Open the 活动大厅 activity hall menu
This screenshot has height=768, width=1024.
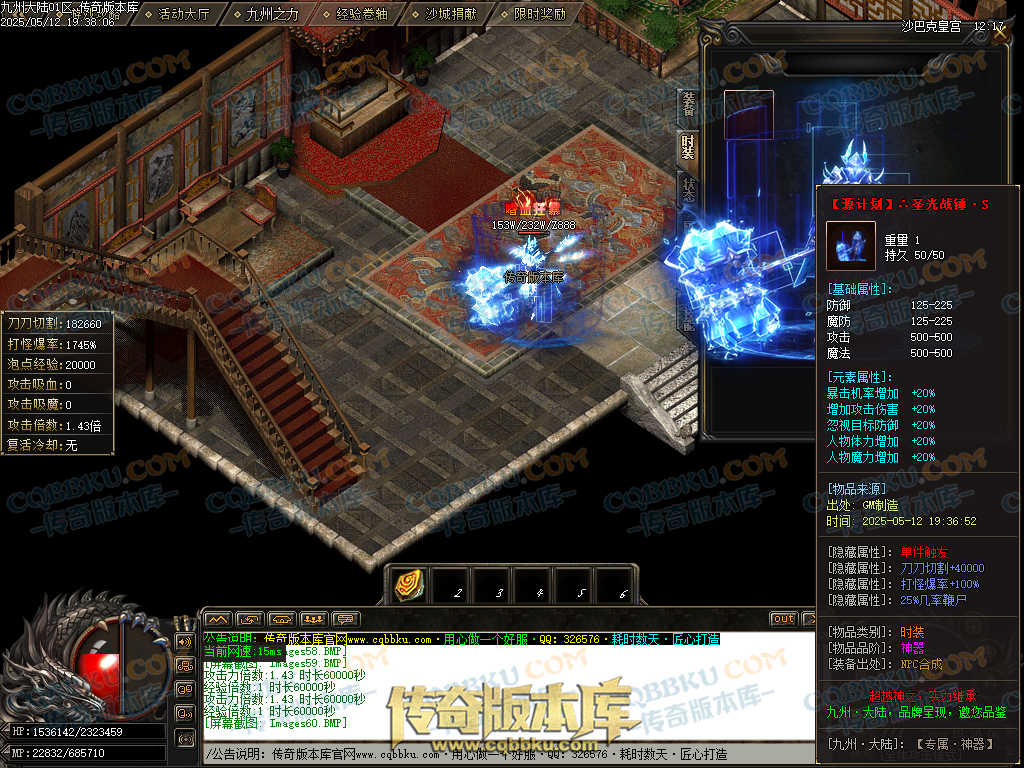(x=184, y=15)
